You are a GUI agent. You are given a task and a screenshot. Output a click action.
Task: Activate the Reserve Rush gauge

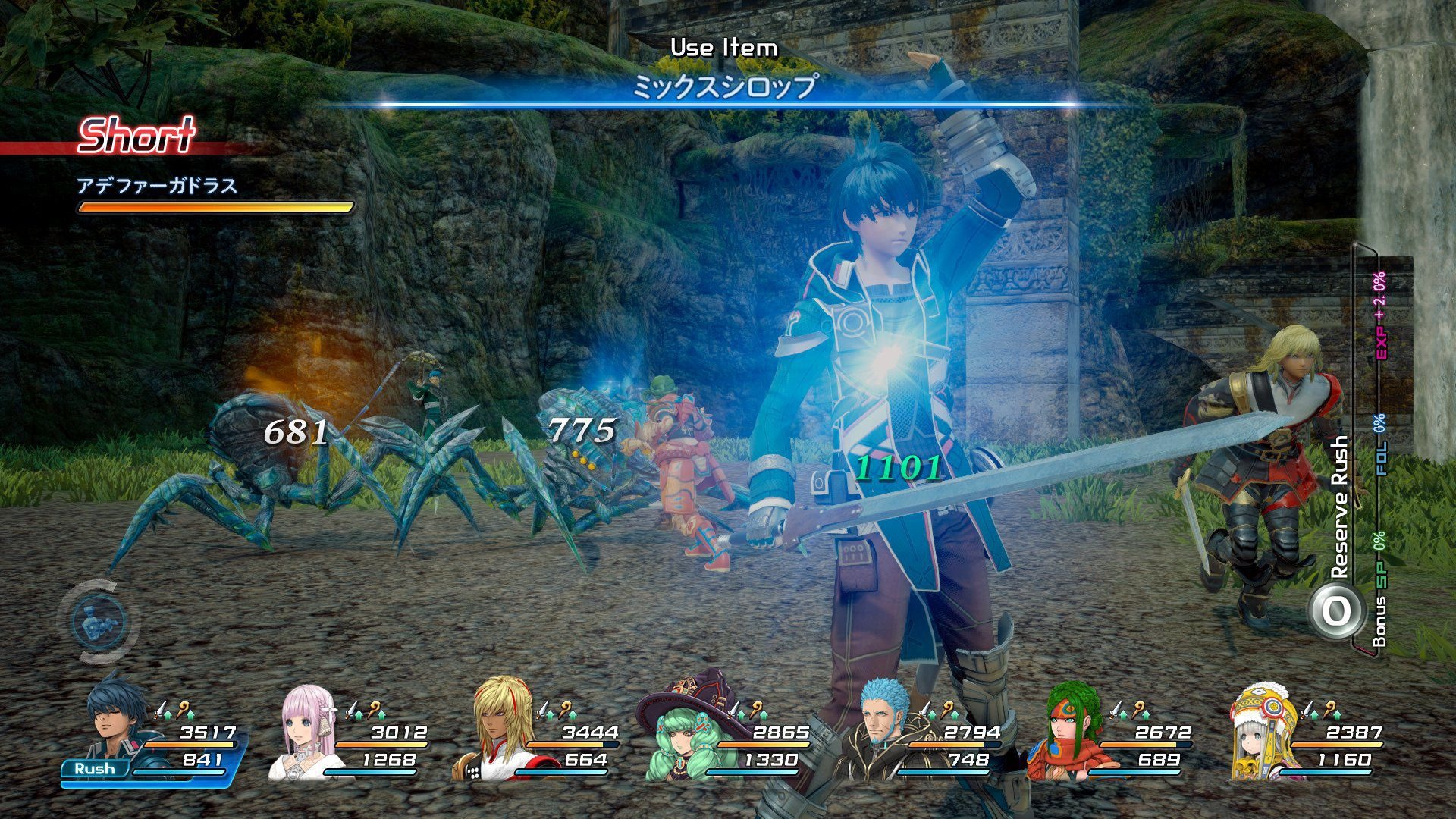[x=1335, y=610]
